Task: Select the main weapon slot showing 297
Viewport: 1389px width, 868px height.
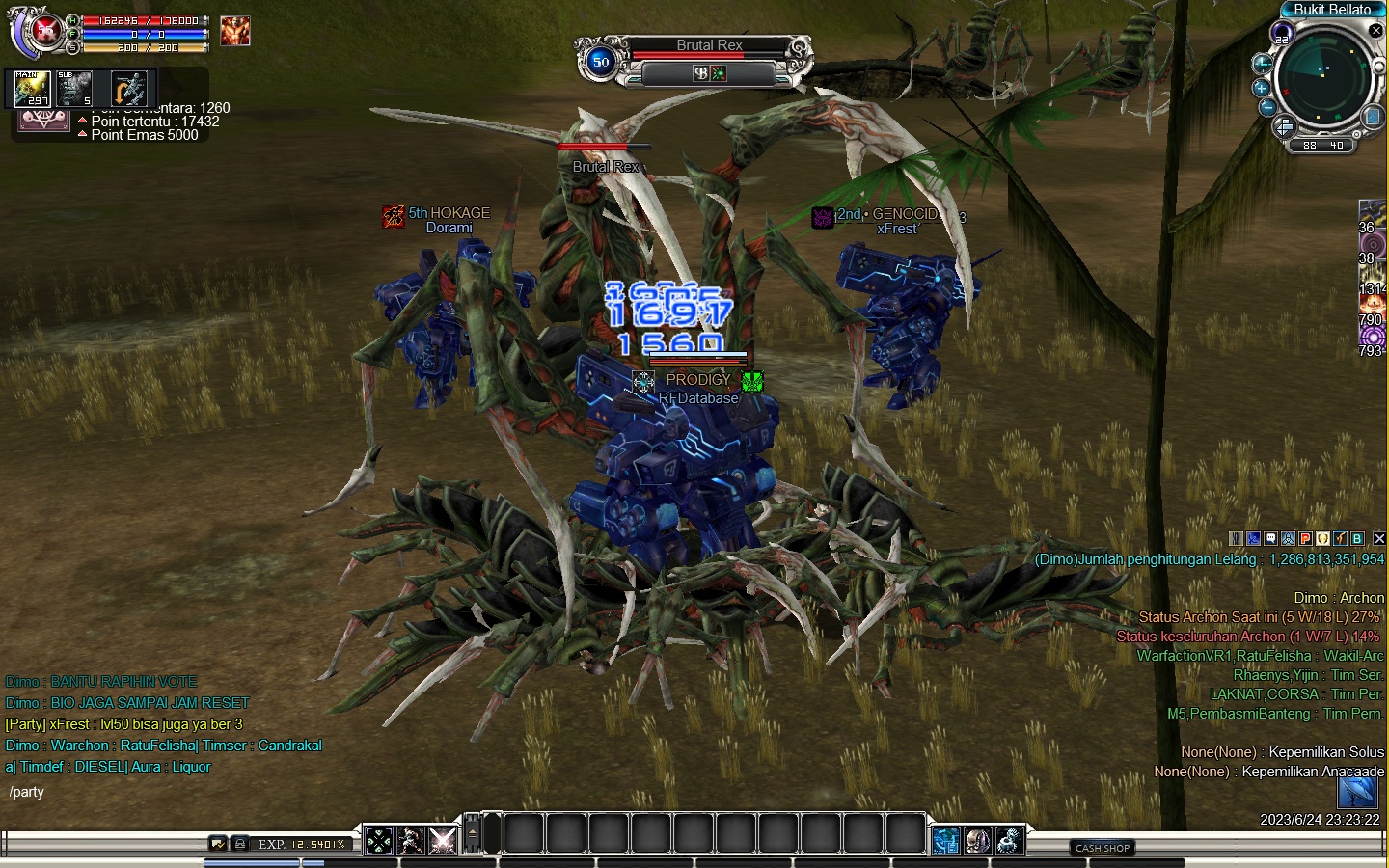Action: 32,89
